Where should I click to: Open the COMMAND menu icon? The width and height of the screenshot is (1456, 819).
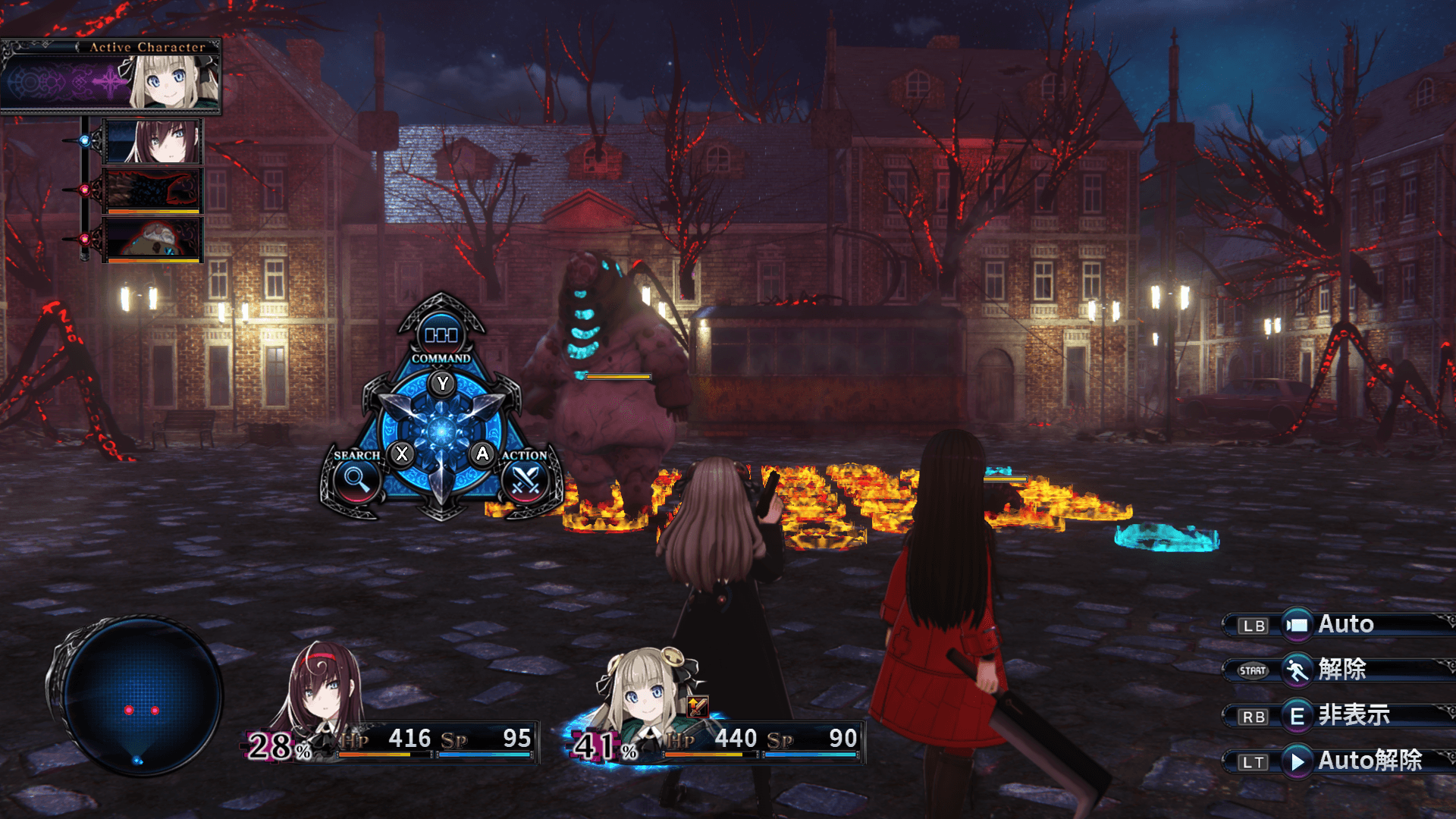tap(441, 334)
